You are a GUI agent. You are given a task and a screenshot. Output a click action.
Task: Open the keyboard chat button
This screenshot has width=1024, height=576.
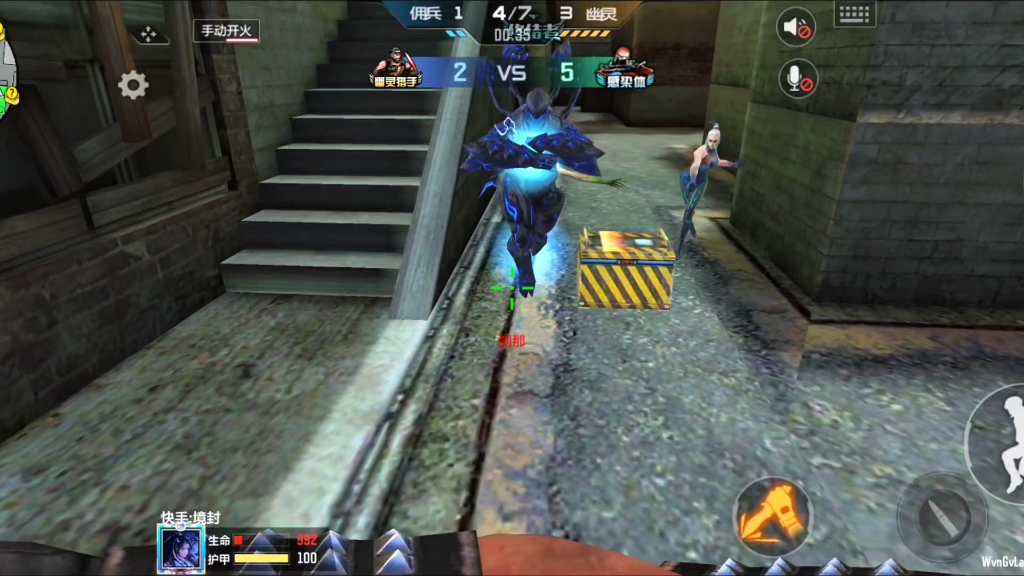(854, 13)
